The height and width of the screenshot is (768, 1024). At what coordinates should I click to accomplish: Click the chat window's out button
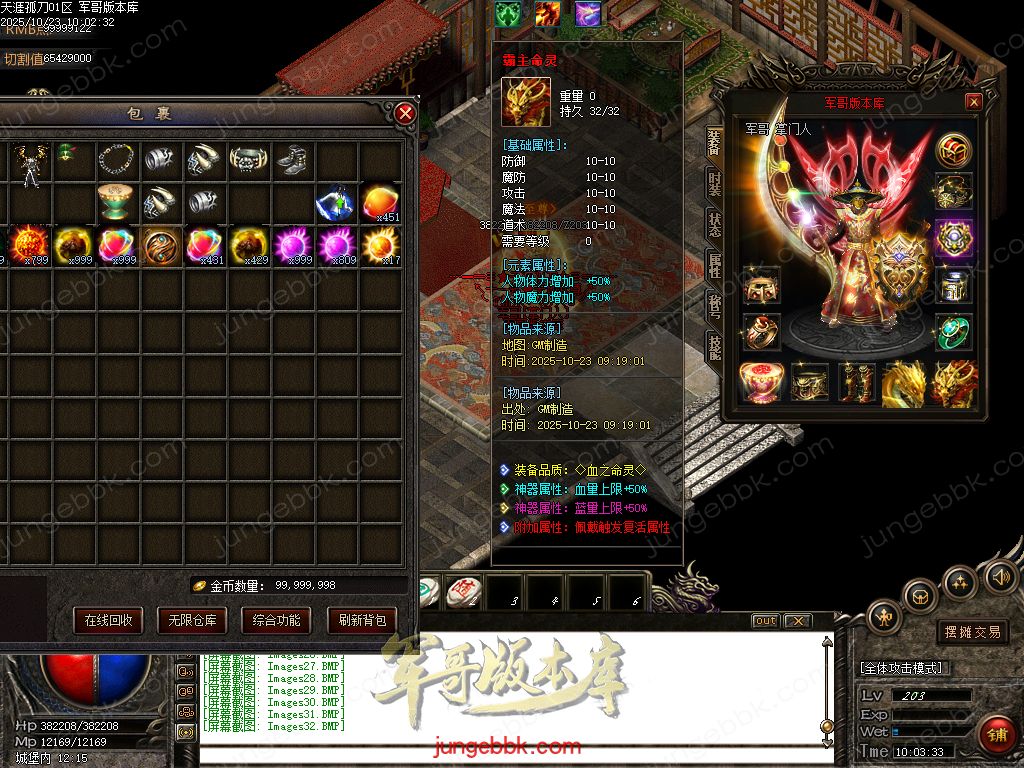point(765,621)
